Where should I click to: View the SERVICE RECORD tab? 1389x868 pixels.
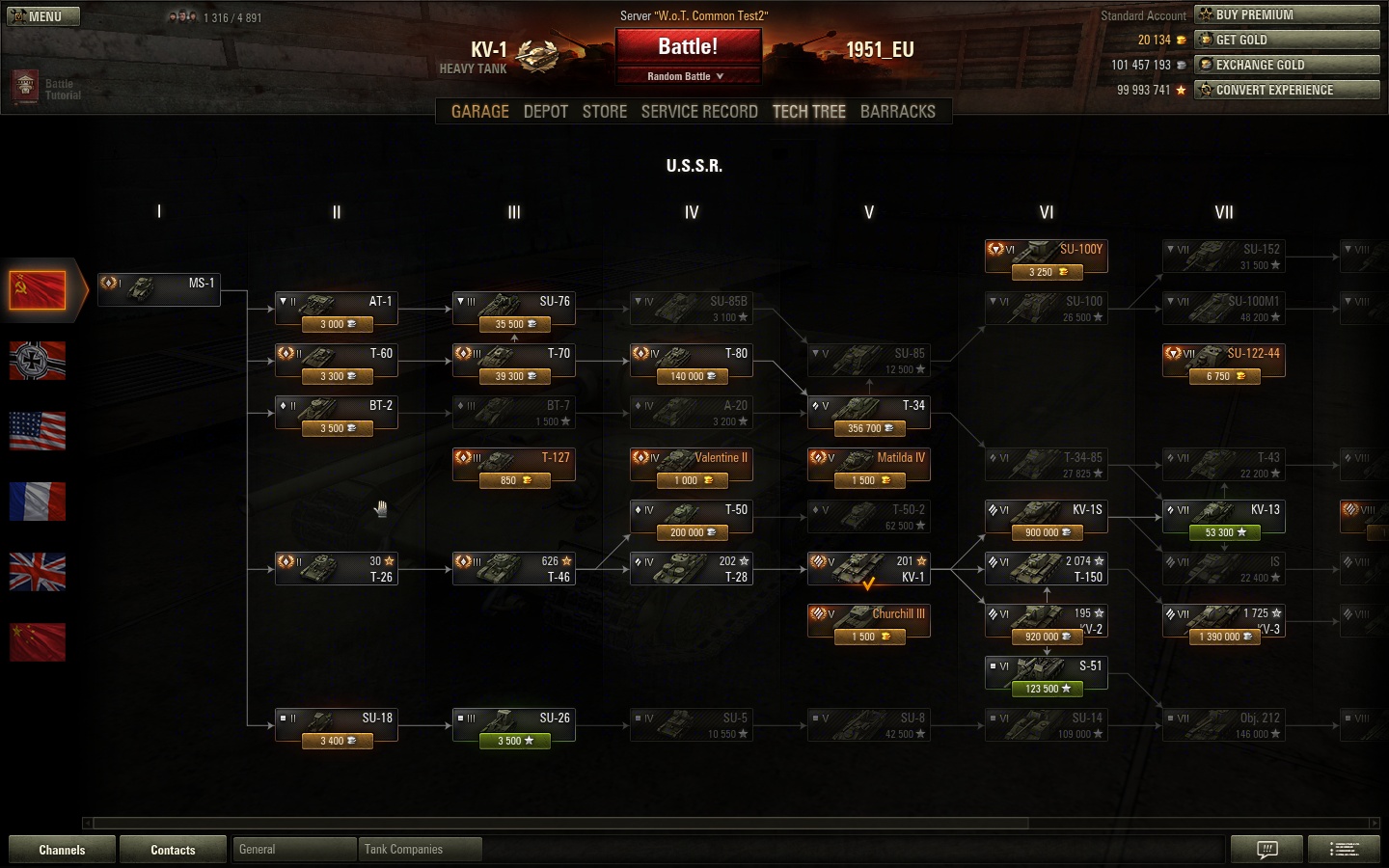click(699, 112)
